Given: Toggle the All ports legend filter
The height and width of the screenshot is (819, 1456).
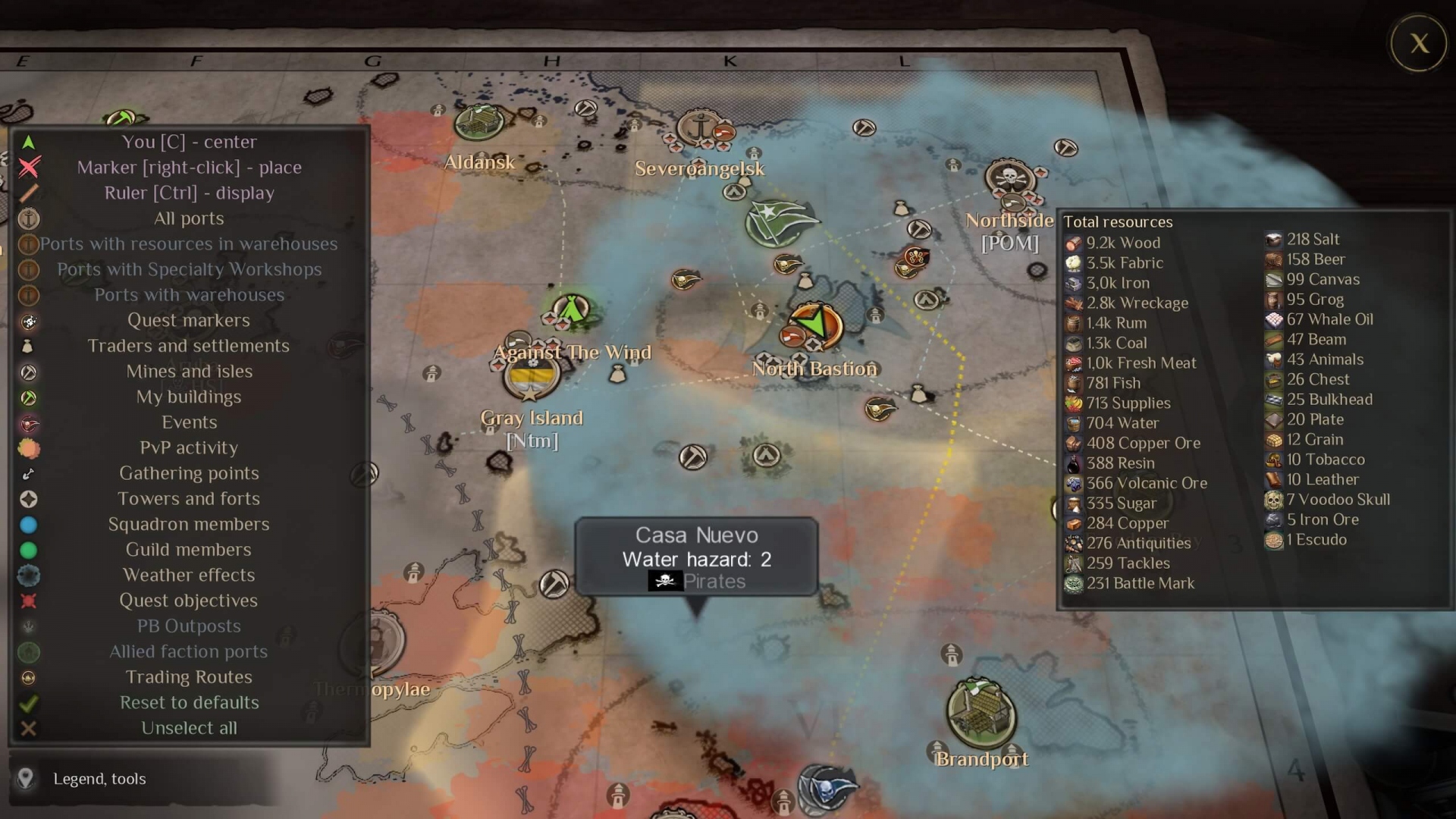Looking at the screenshot, I should [189, 218].
